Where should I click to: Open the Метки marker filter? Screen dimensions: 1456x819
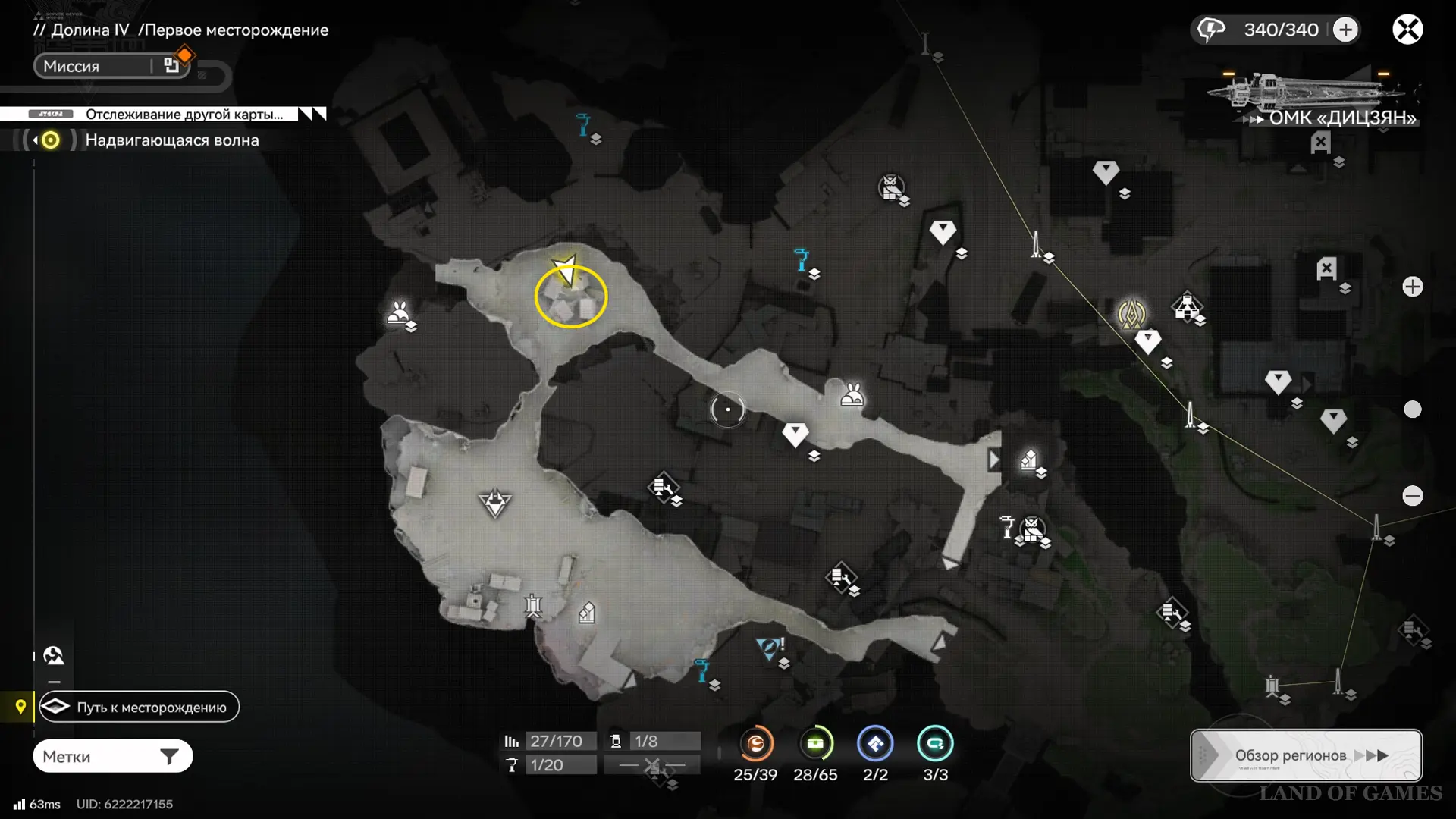click(112, 756)
